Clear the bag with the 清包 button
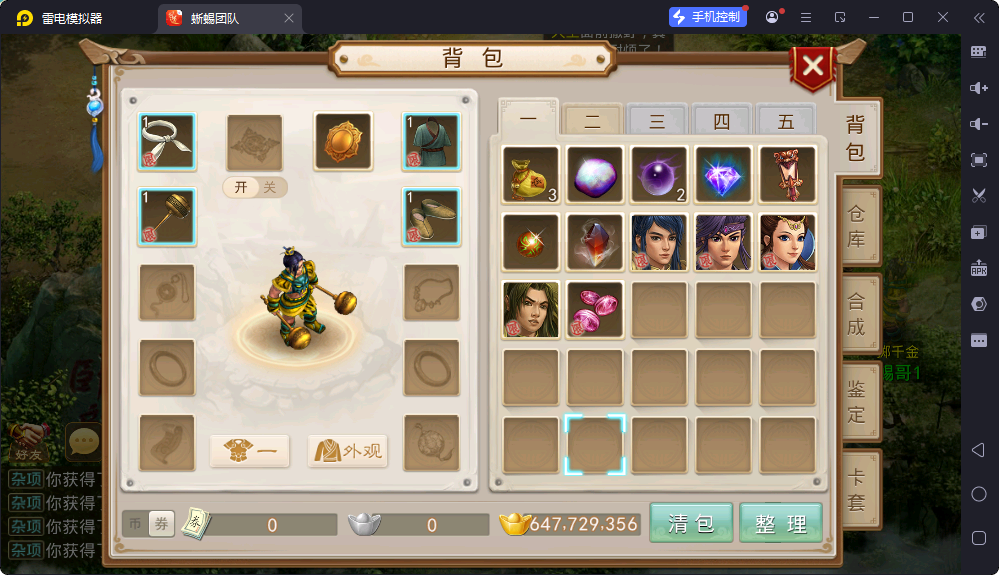The height and width of the screenshot is (575, 999). point(691,523)
